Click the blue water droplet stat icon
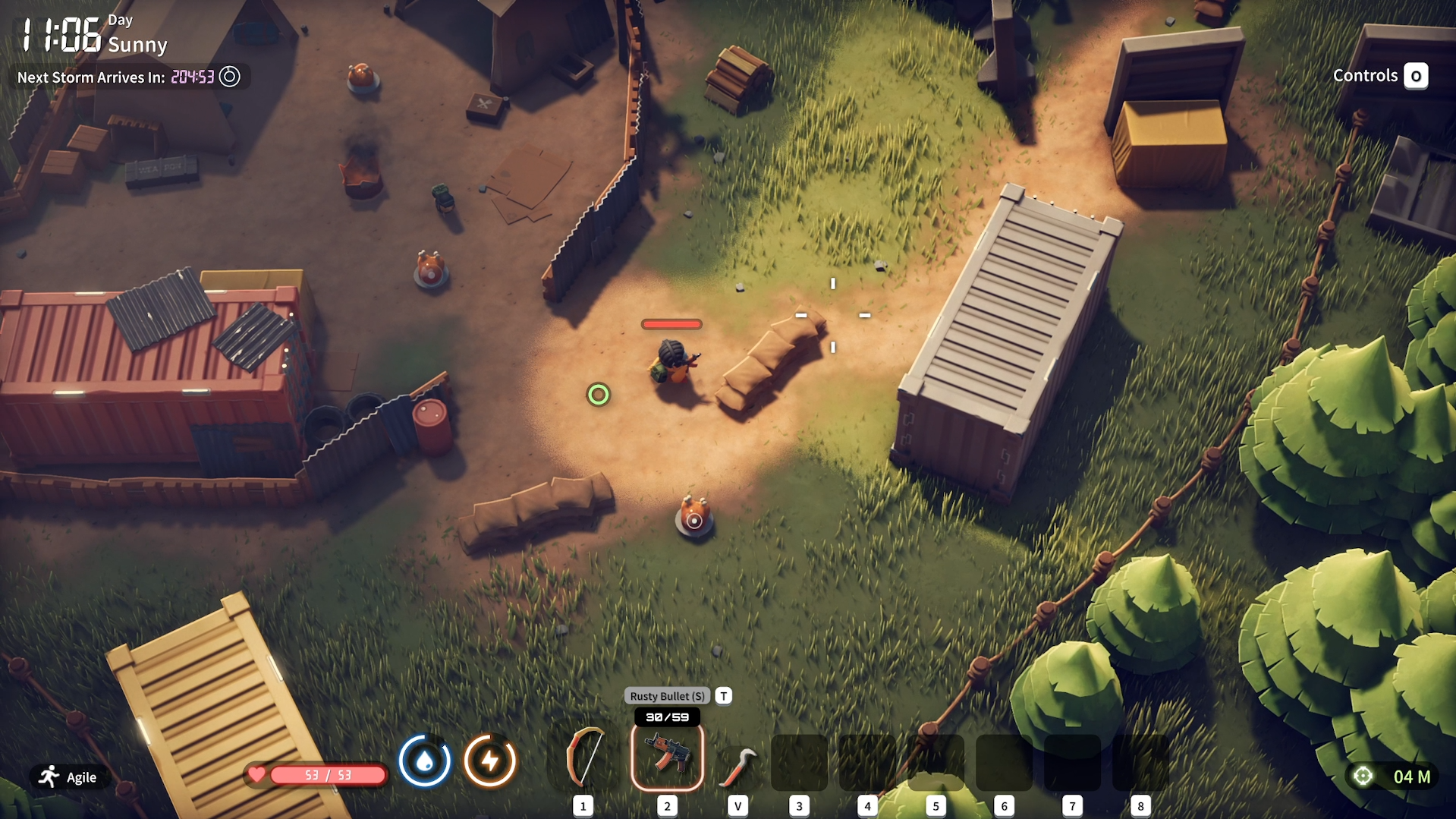The image size is (1456, 819). [426, 761]
